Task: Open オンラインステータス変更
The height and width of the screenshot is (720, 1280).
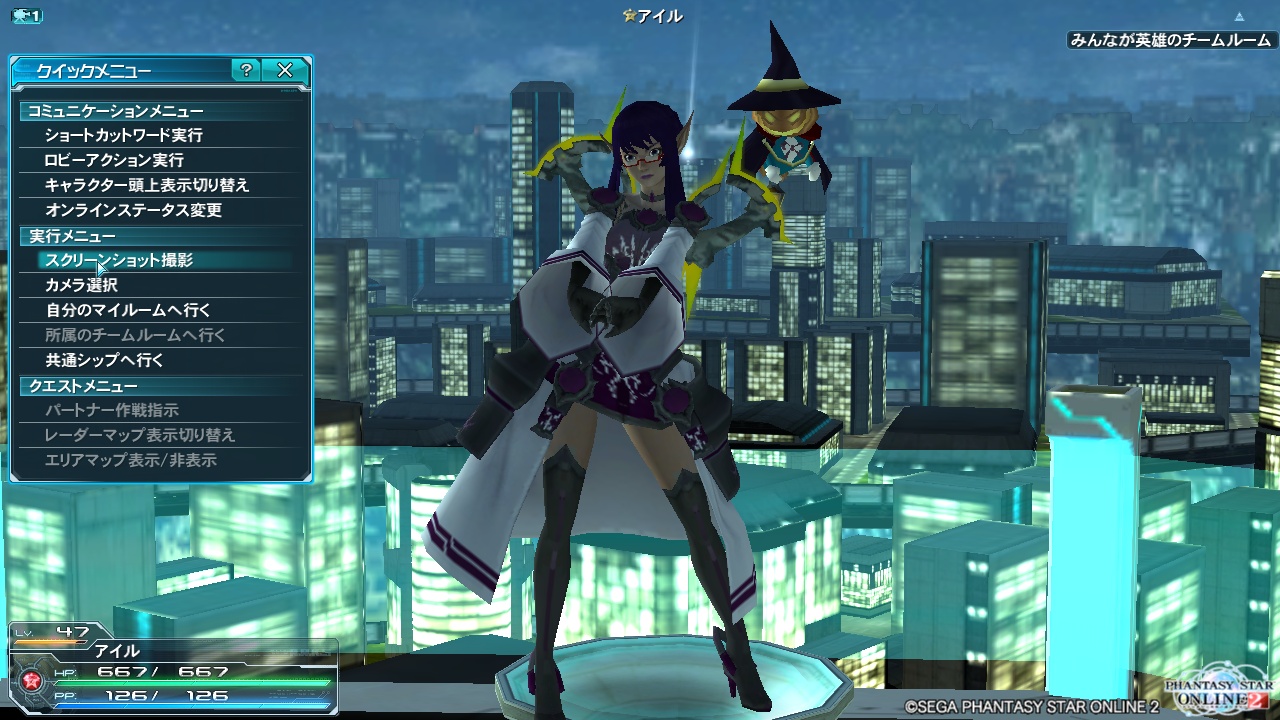Action: [x=133, y=210]
